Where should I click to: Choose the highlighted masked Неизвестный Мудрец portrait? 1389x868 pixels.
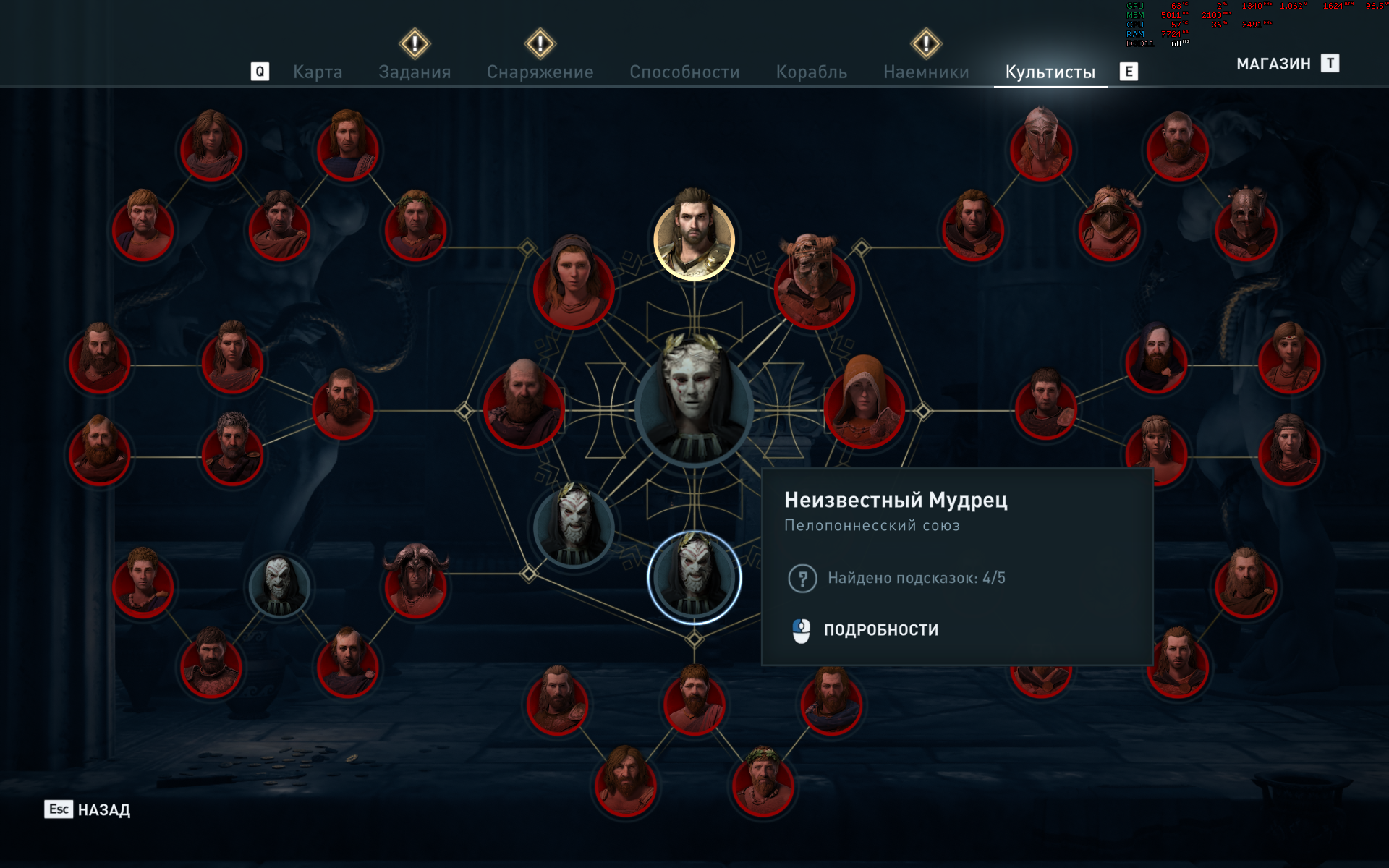click(x=694, y=577)
